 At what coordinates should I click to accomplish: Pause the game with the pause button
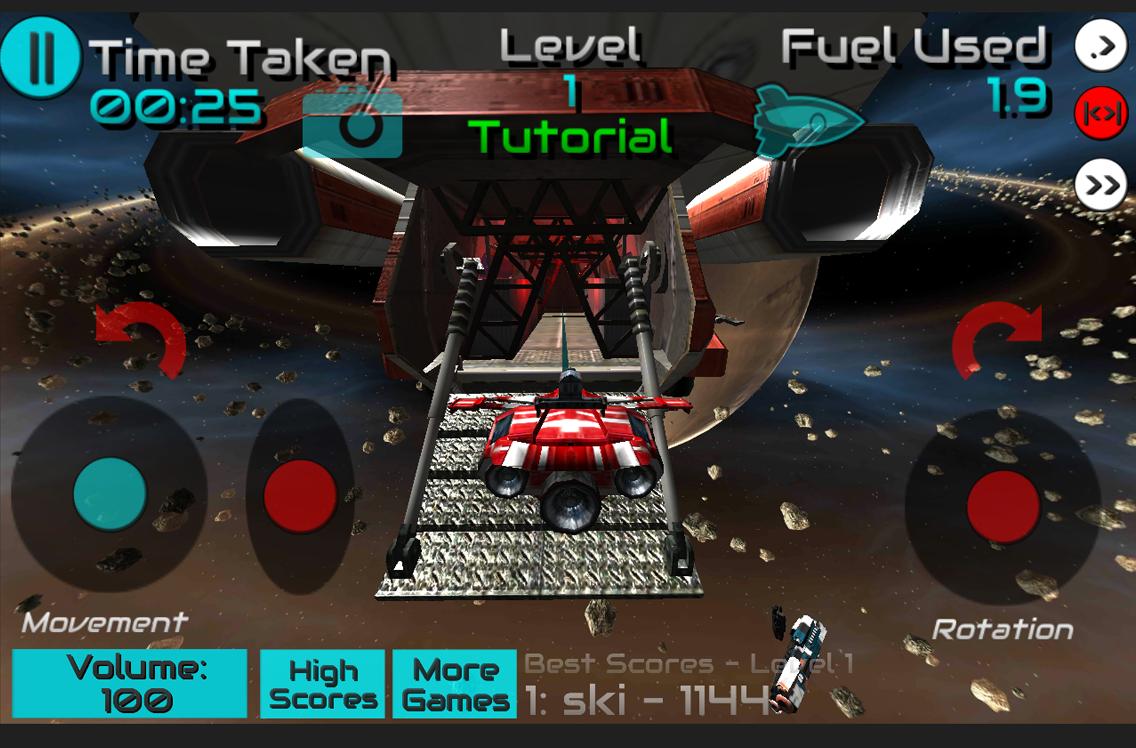click(x=40, y=59)
